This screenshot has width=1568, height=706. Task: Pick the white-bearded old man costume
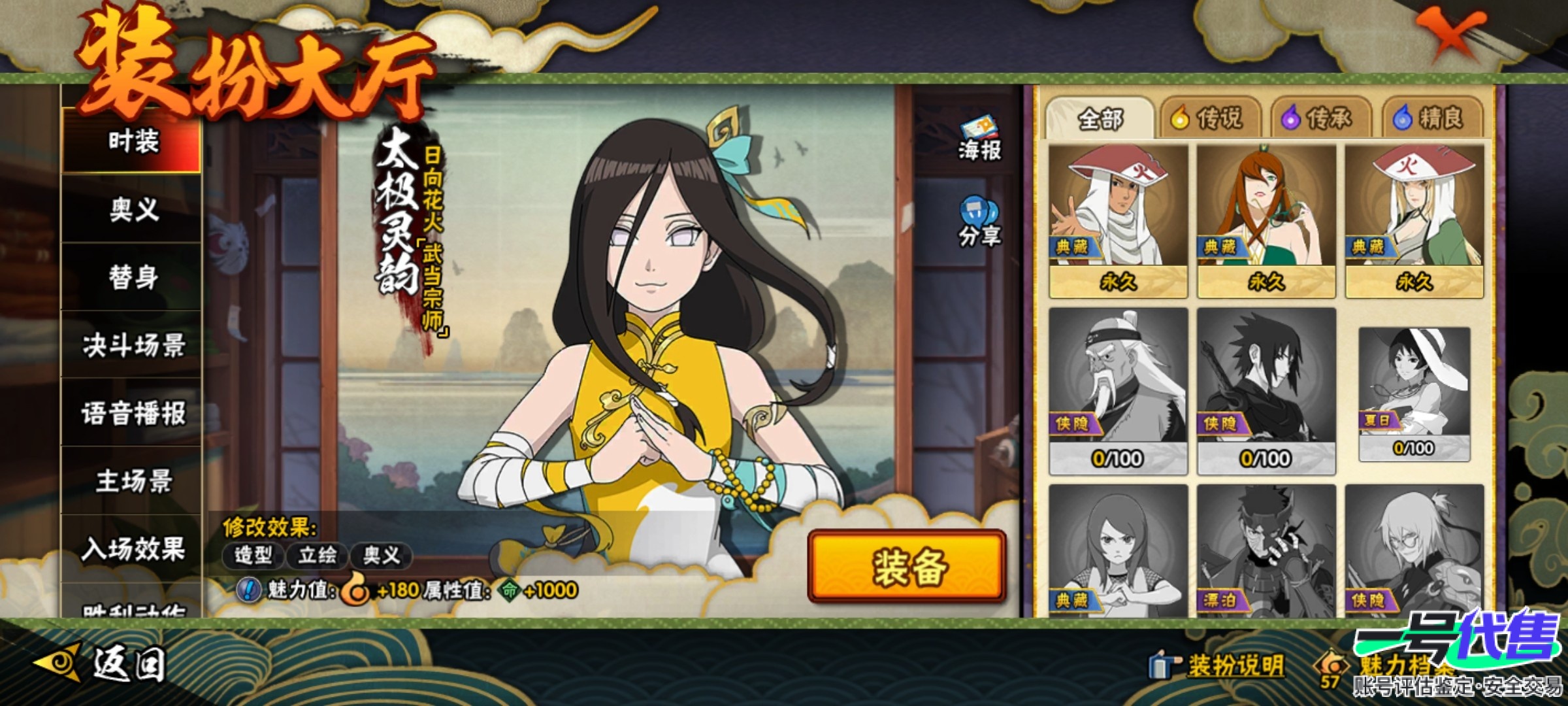1118,389
